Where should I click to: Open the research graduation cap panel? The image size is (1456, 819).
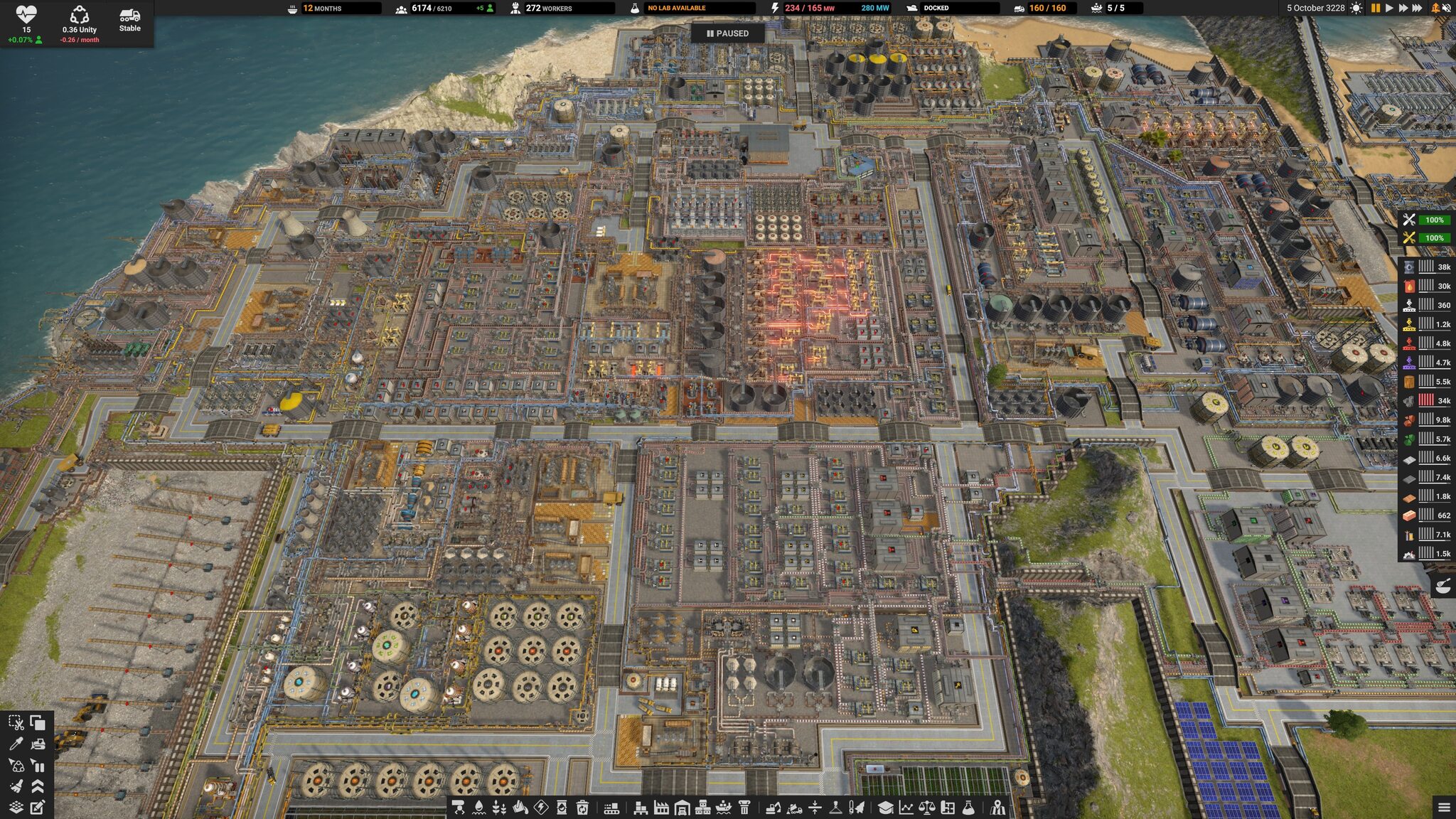click(x=885, y=808)
